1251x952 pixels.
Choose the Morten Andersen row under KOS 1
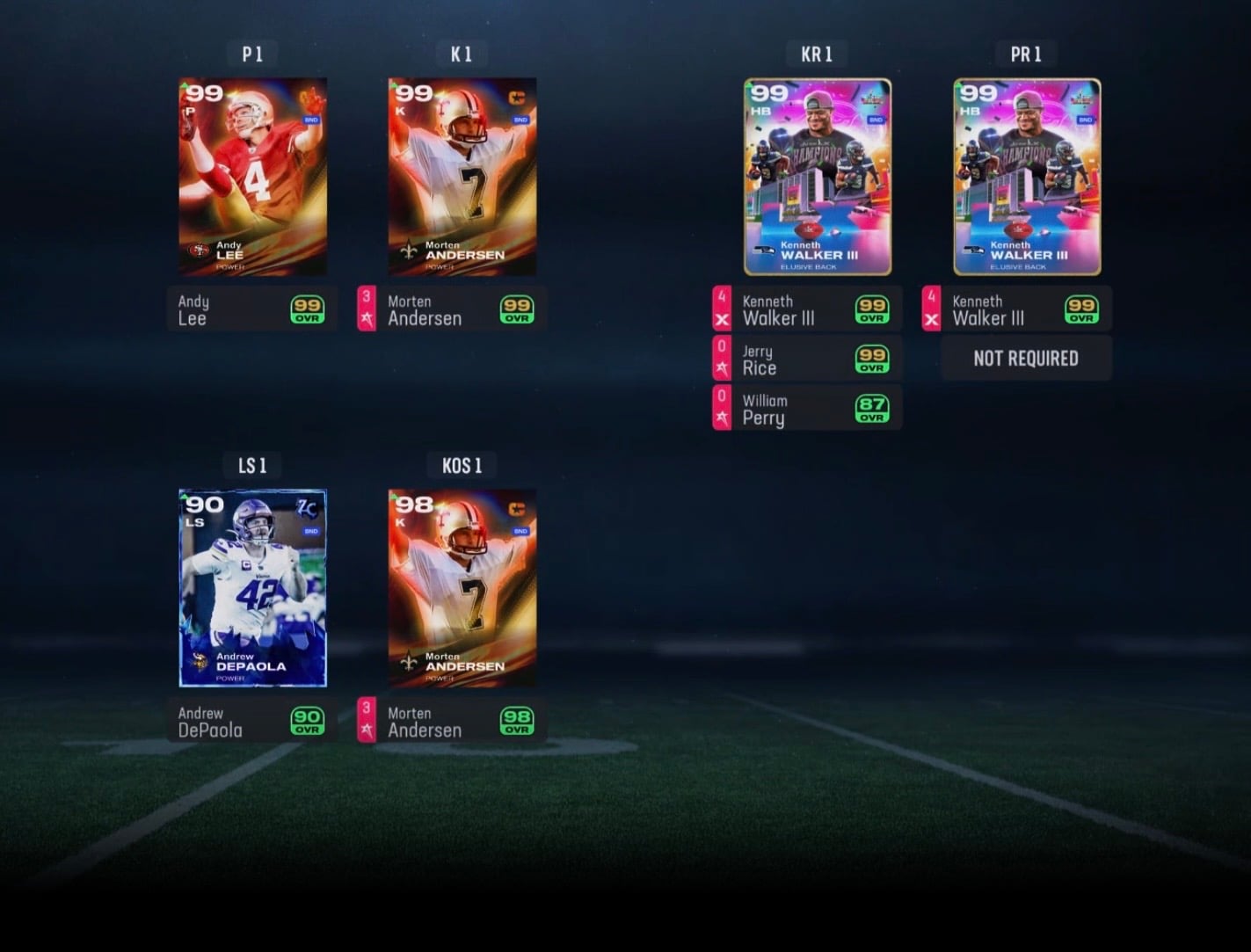[x=453, y=721]
